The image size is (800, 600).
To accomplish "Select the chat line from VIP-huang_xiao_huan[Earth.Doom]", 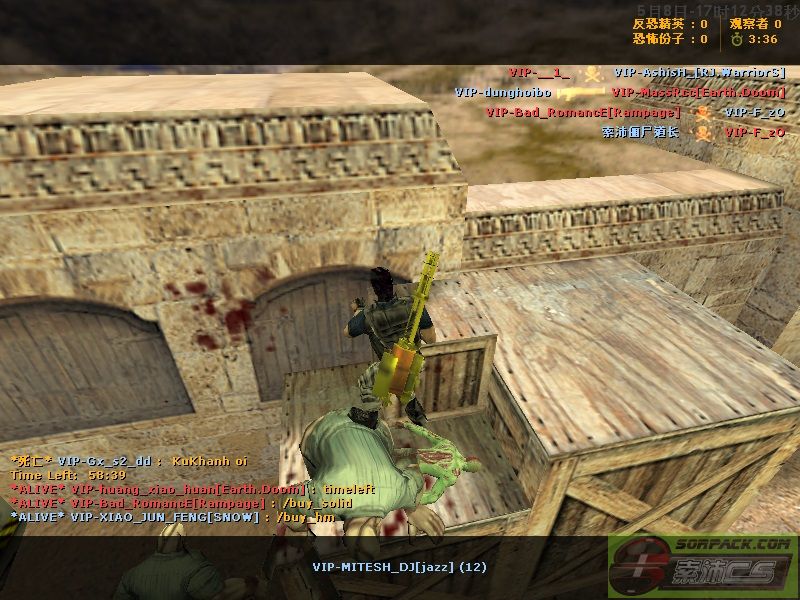I will pyautogui.click(x=177, y=489).
